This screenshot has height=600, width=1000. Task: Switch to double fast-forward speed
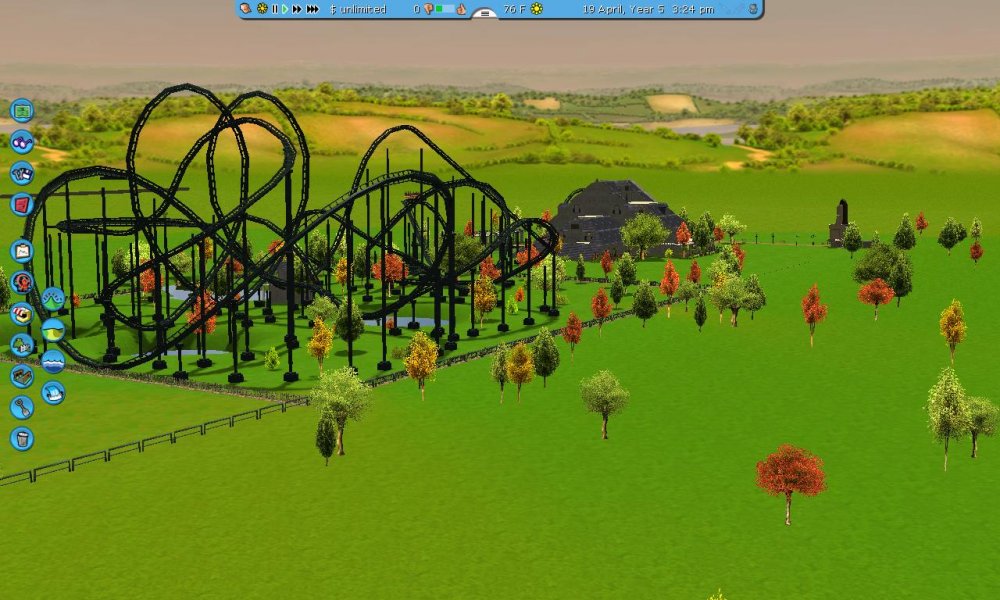(x=297, y=9)
